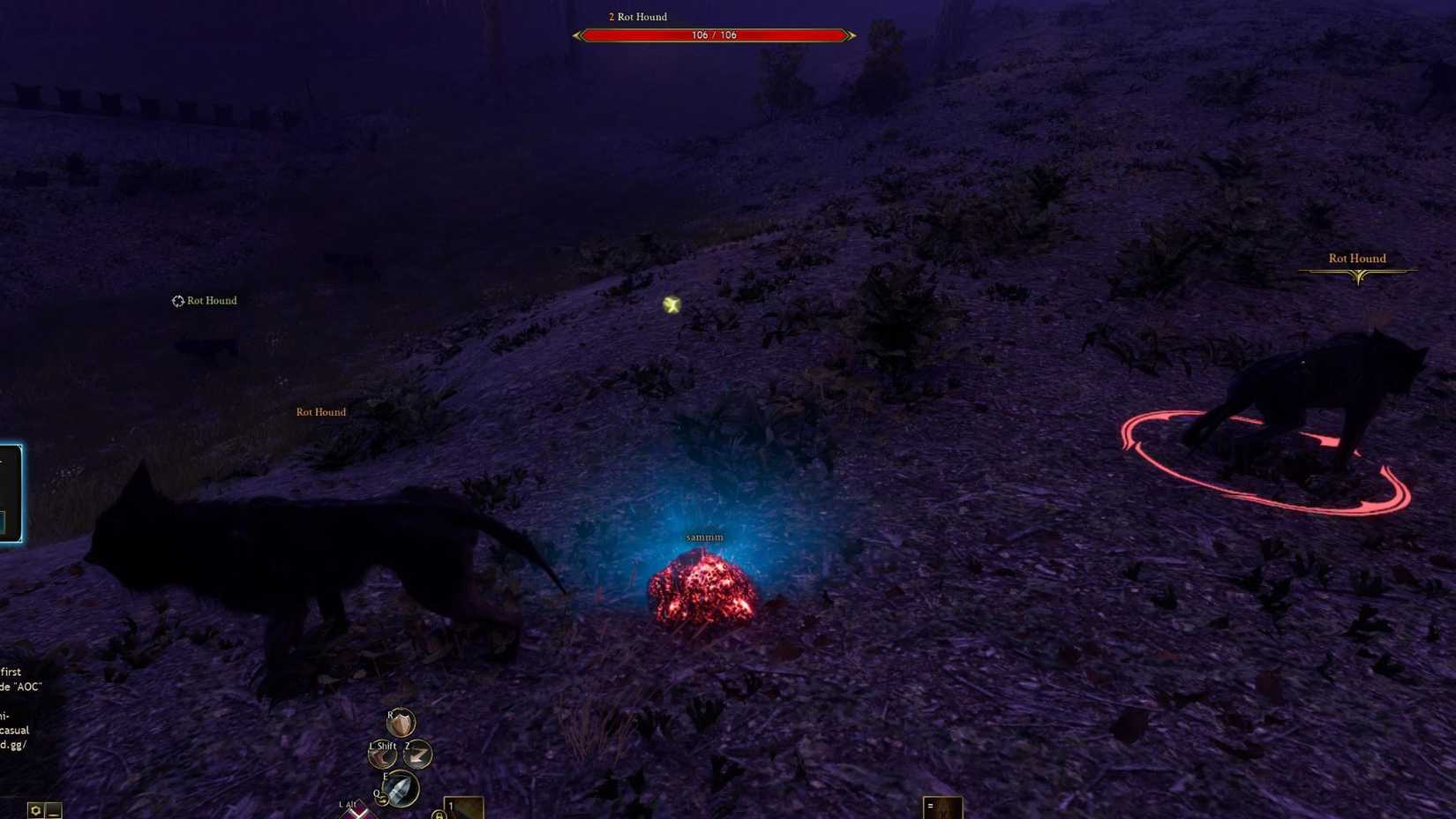The width and height of the screenshot is (1456, 819).
Task: Click the right-side 'Rot Hound' name label
Action: (1357, 258)
